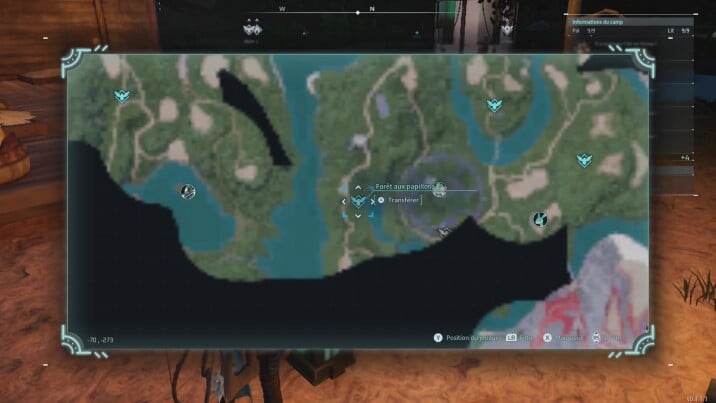Click the Transférer fast travel option
The height and width of the screenshot is (403, 716).
(400, 201)
